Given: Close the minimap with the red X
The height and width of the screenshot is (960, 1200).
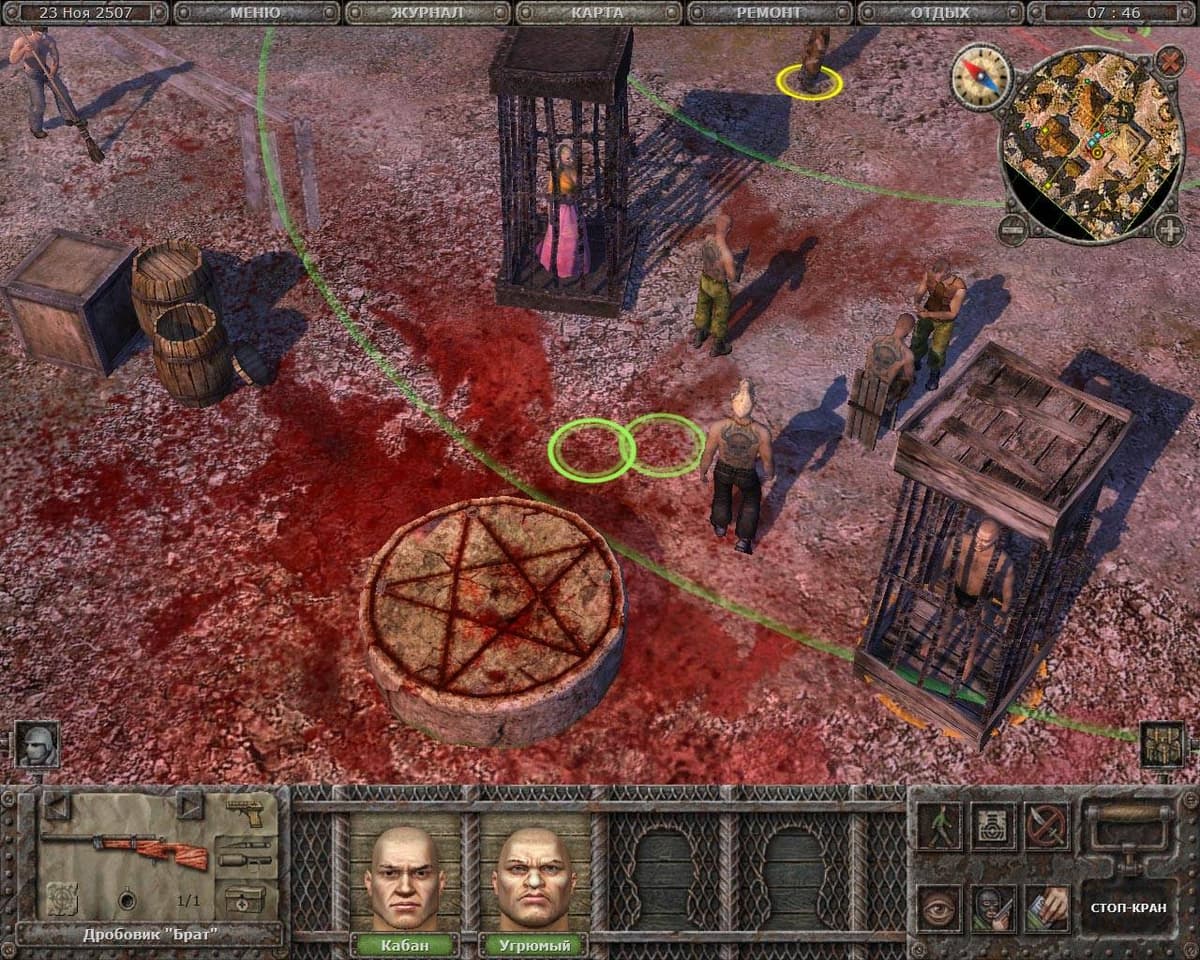Looking at the screenshot, I should tap(1169, 62).
